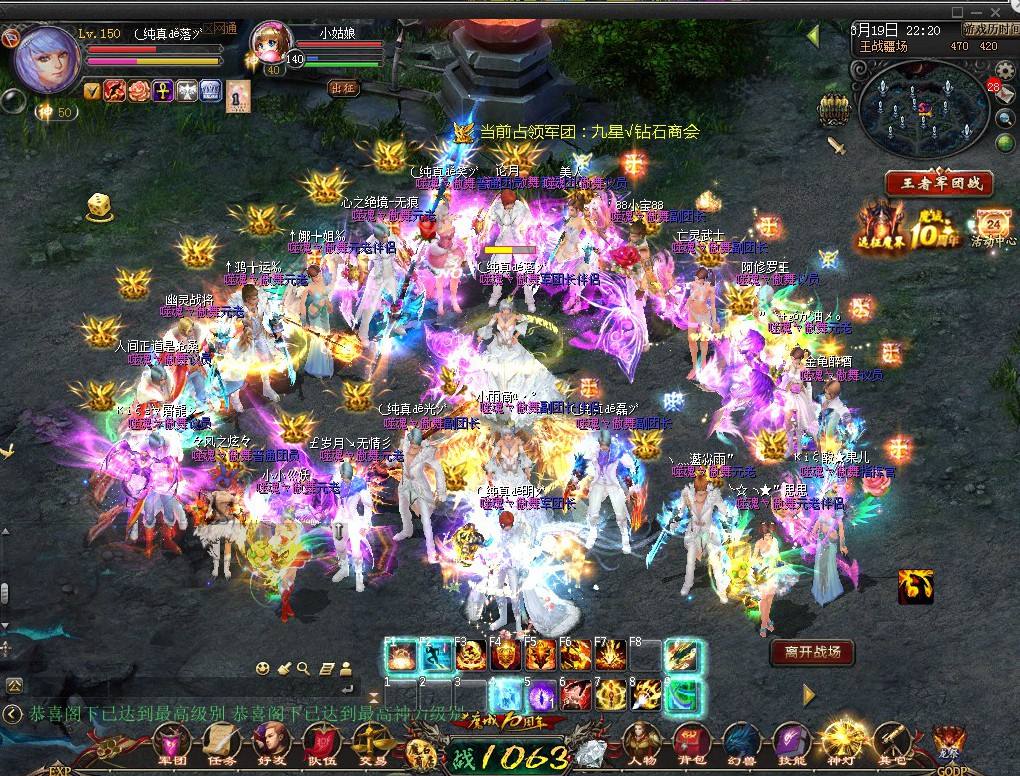Open the 王者军团战 legion war banner
This screenshot has width=1020, height=776.
(938, 184)
